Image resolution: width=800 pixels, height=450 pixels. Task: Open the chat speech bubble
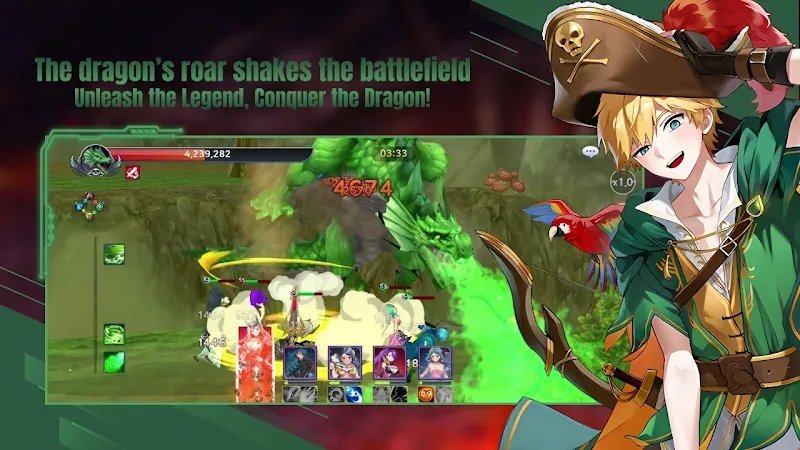[590, 152]
